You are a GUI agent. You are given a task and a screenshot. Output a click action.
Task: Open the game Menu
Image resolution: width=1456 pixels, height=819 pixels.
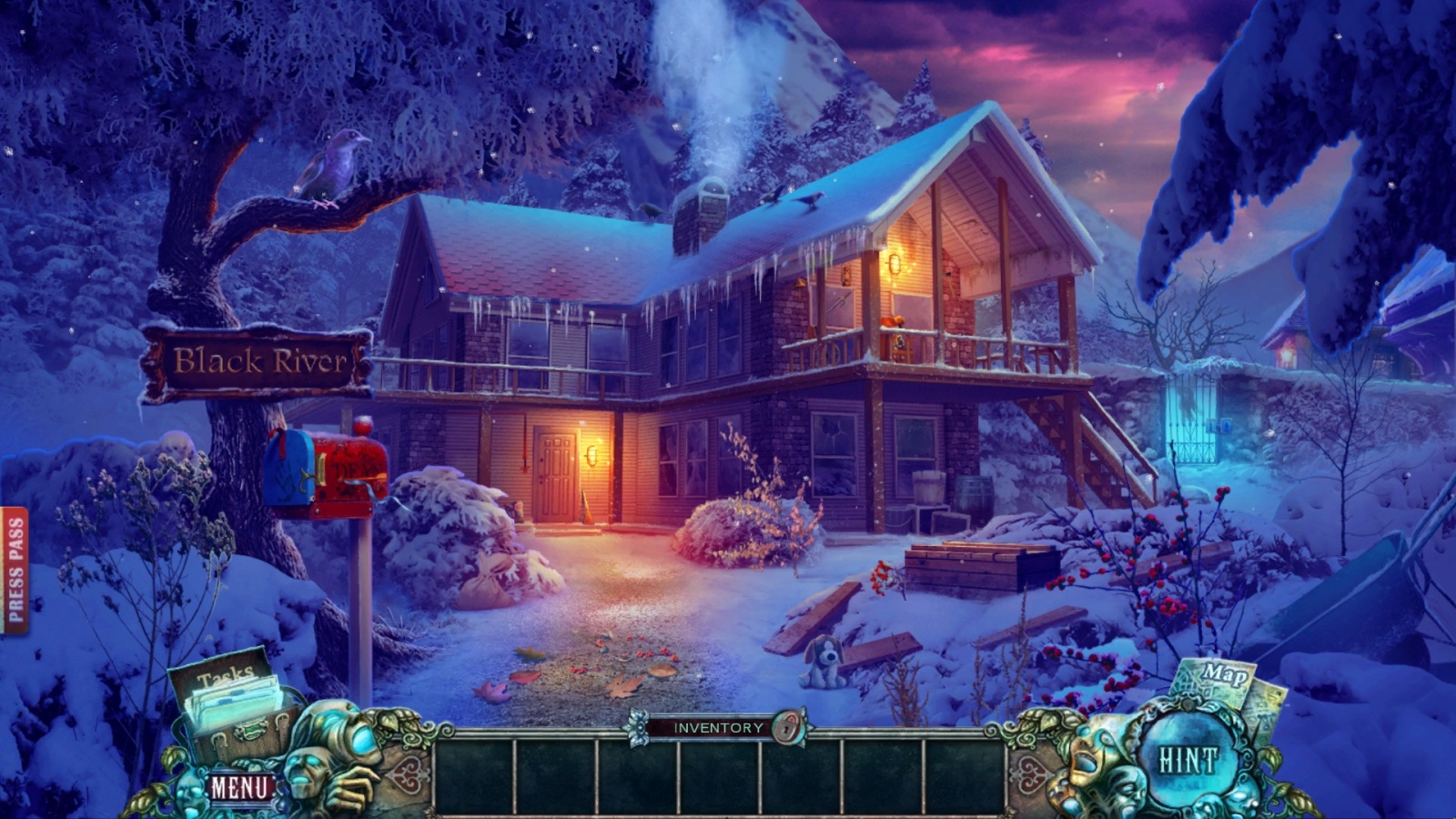[240, 787]
